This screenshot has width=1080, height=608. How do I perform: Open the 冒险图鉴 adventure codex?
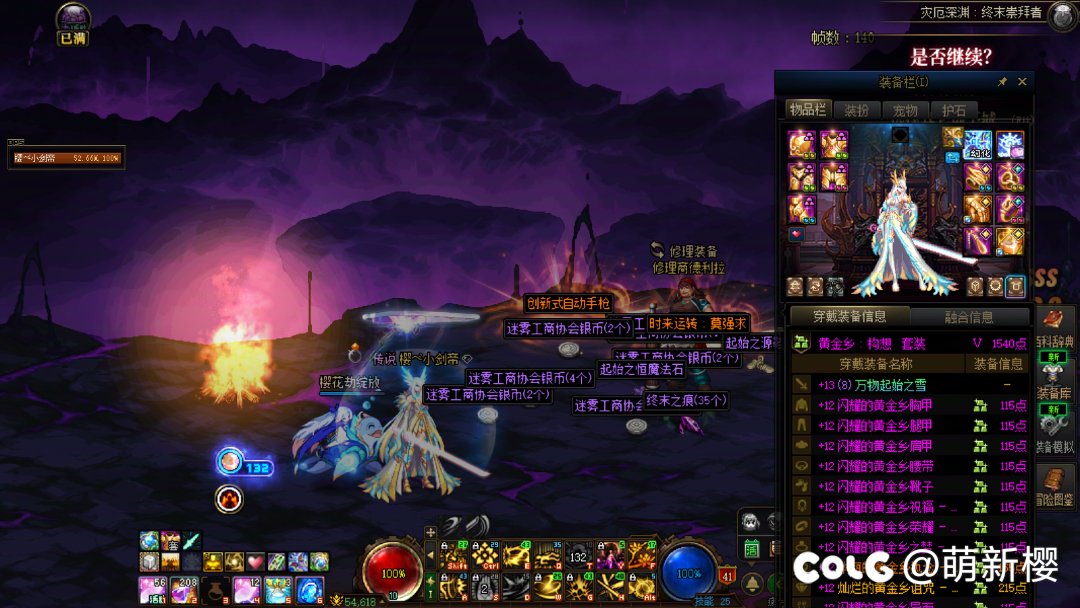tap(1054, 487)
